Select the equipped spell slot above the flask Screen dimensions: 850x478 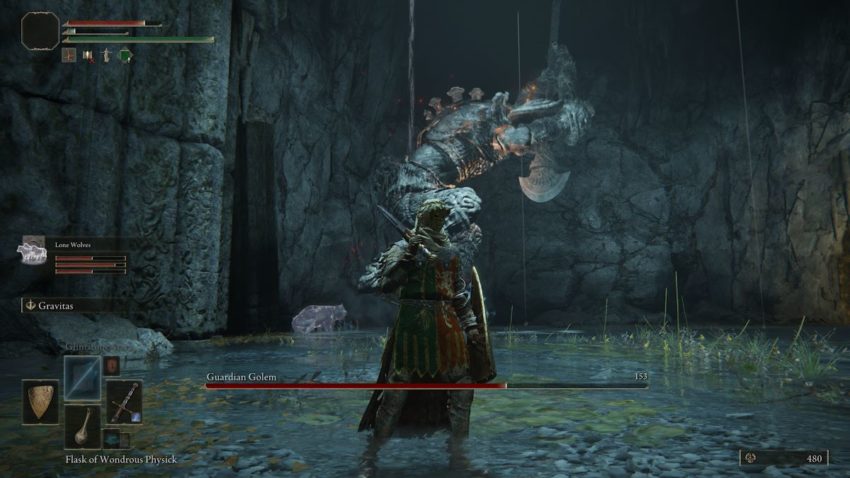coord(82,378)
